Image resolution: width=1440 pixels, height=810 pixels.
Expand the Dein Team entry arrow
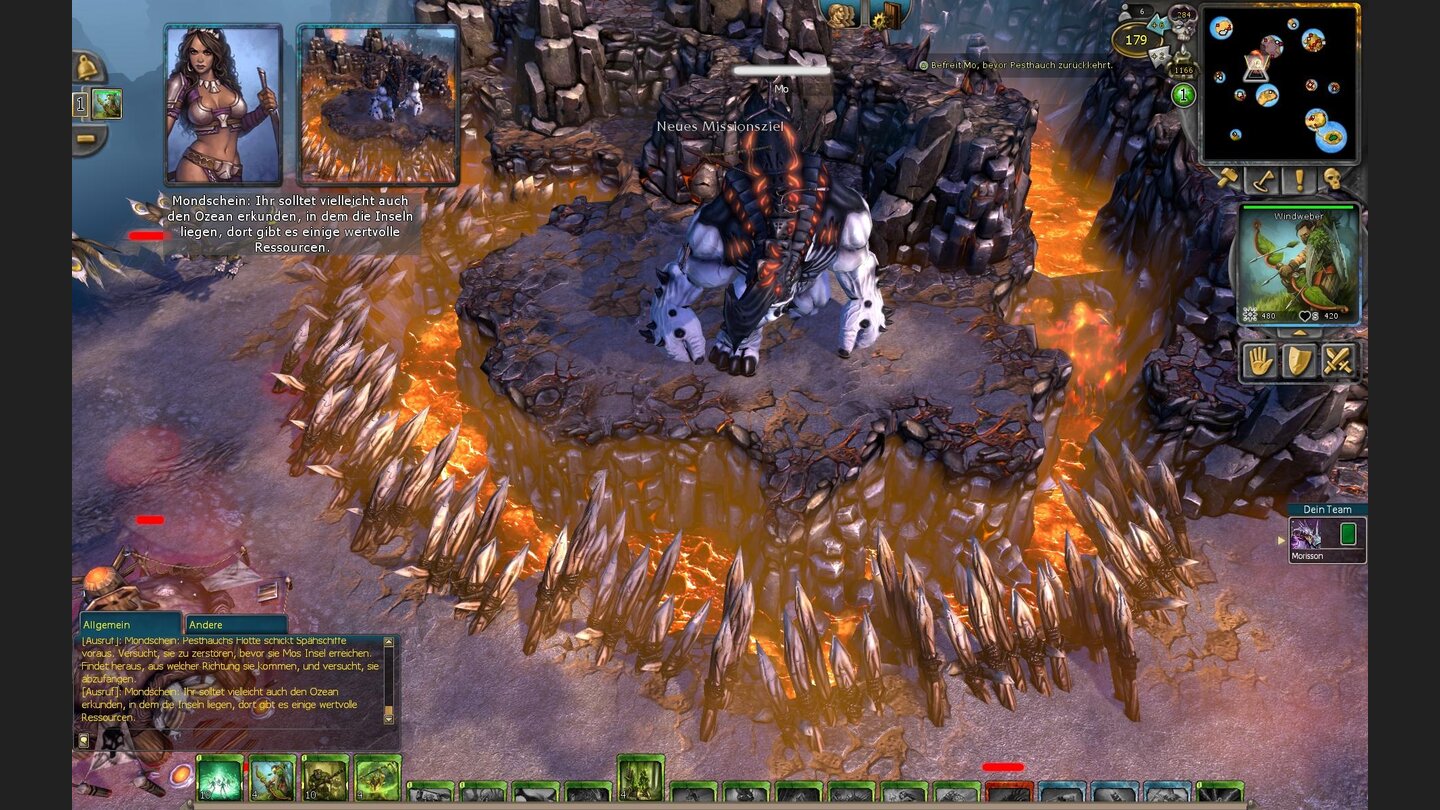pyautogui.click(x=1283, y=540)
